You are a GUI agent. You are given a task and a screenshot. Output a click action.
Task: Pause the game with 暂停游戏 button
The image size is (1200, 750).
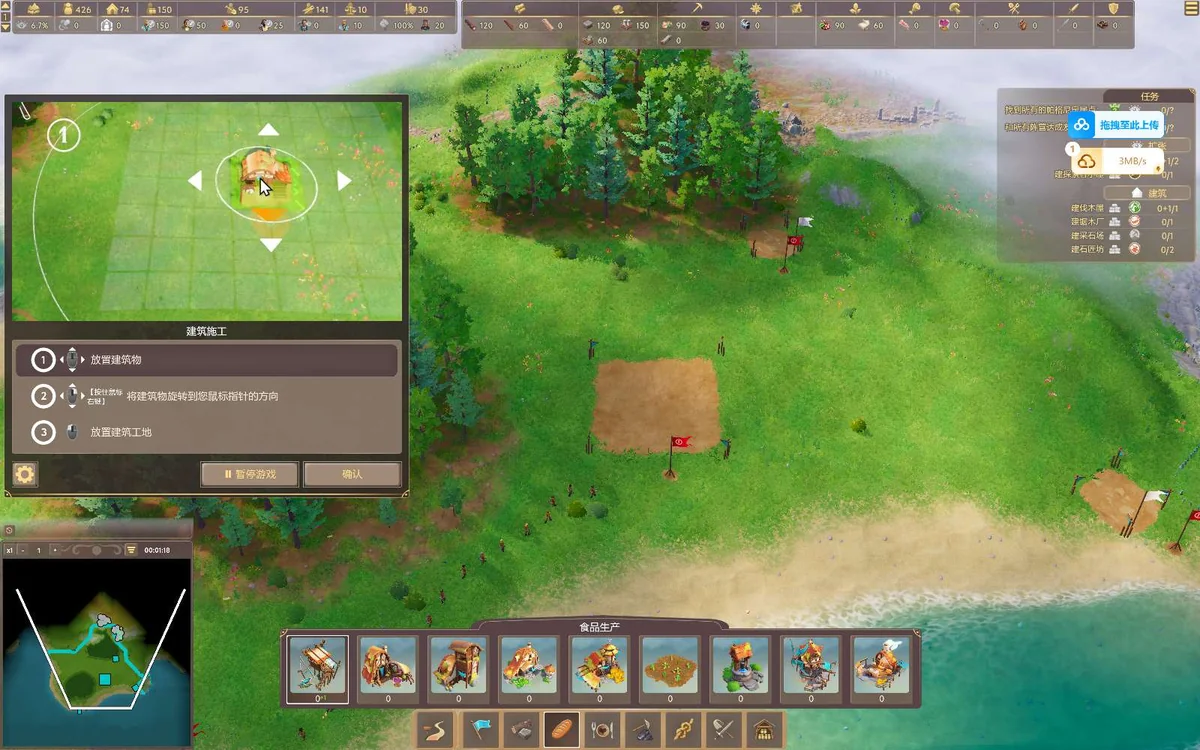[x=249, y=474]
